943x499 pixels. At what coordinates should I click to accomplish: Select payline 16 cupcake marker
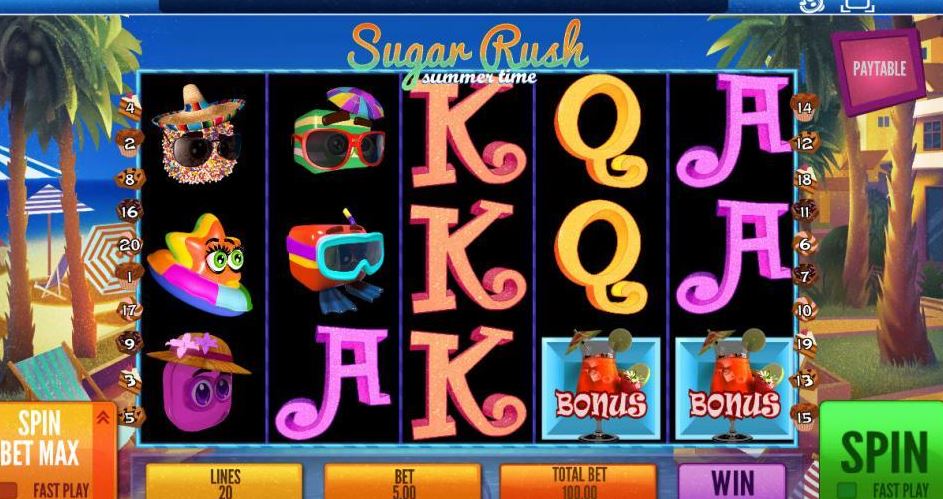tap(128, 211)
